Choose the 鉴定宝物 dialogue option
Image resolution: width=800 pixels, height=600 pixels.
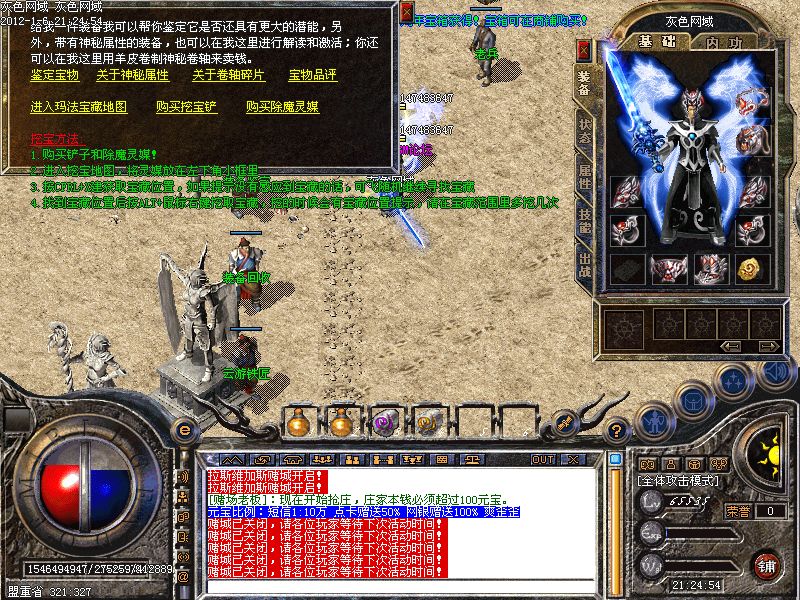tap(54, 75)
